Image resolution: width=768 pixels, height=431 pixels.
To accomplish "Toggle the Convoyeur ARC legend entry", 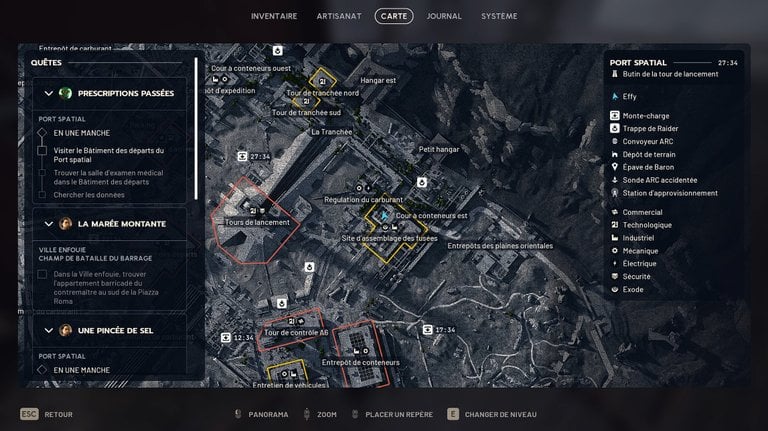I will click(x=648, y=141).
